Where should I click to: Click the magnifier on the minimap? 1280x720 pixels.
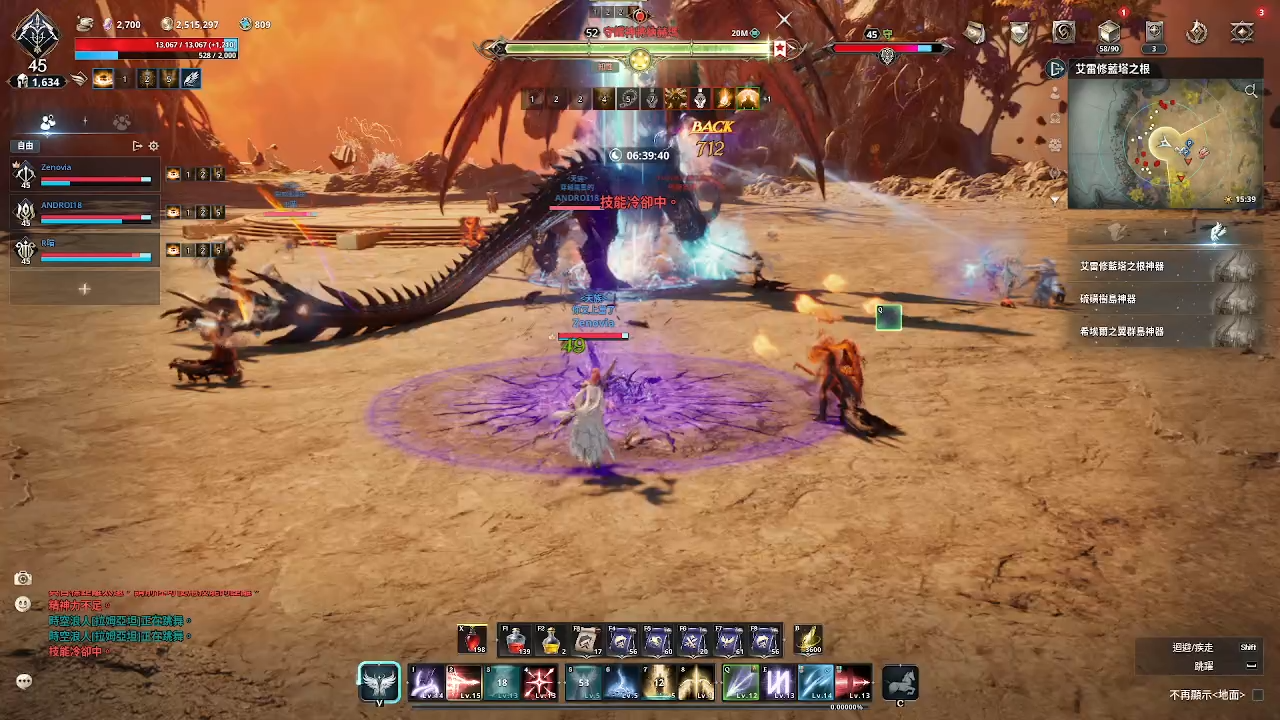[x=1251, y=91]
